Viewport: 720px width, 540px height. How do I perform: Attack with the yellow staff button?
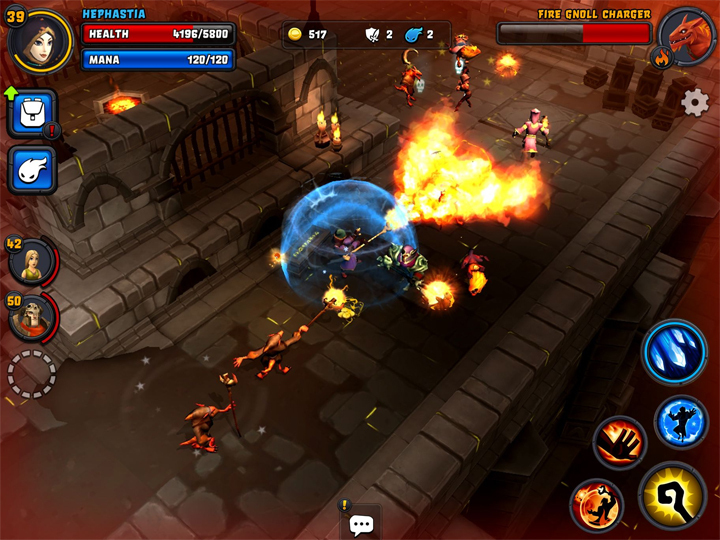(672, 495)
